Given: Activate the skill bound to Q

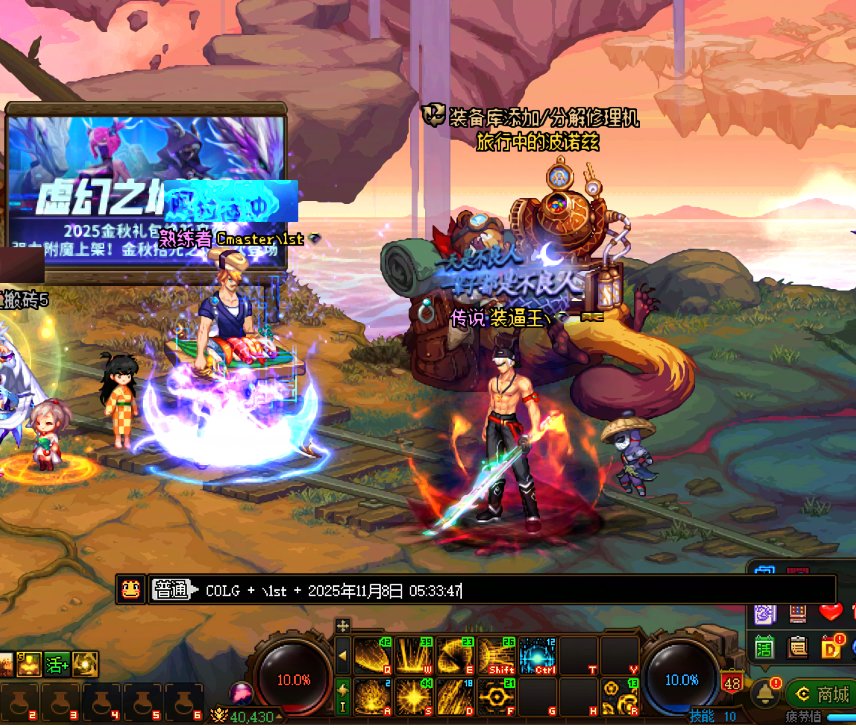Looking at the screenshot, I should coord(373,656).
